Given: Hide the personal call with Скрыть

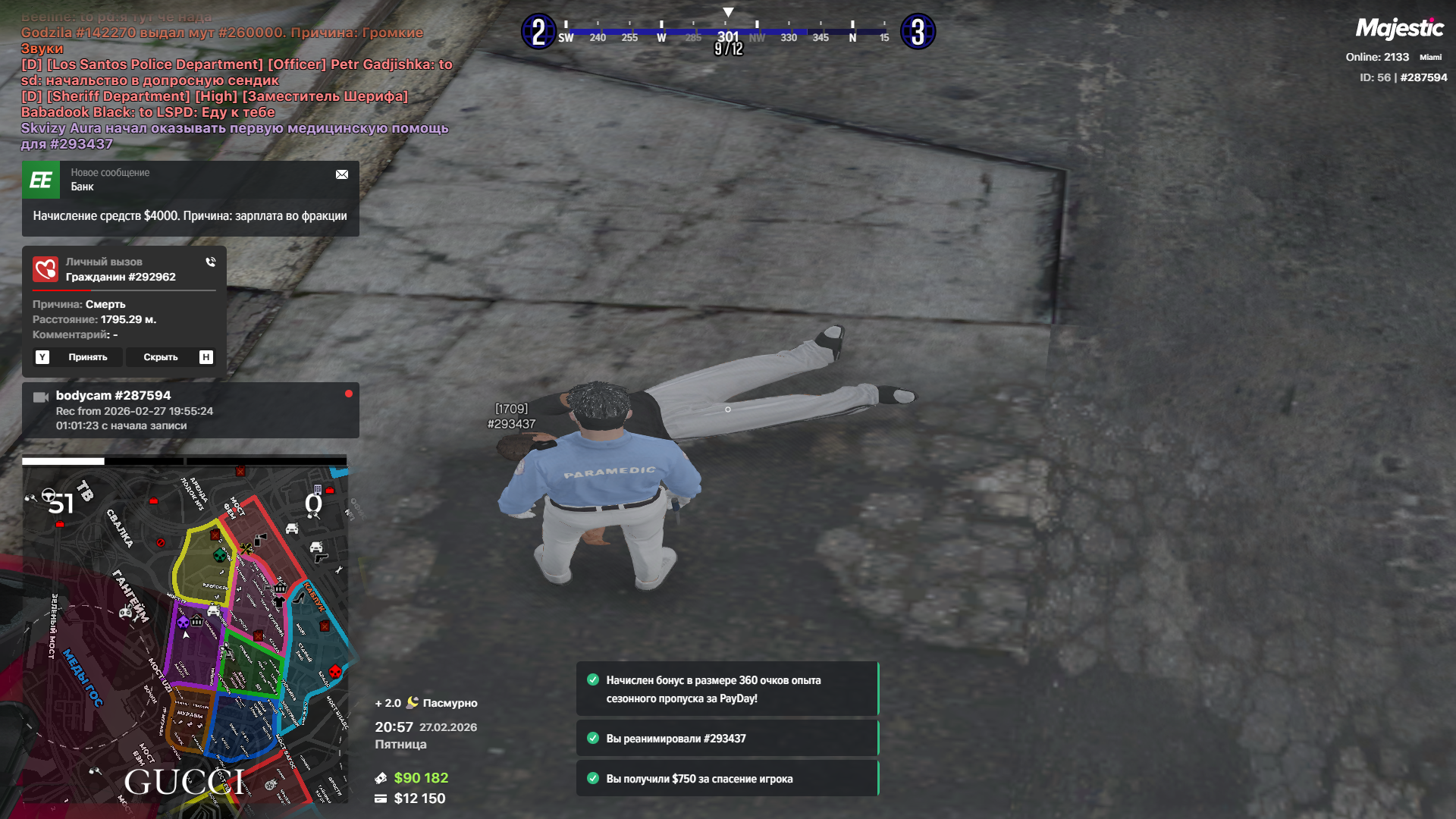Looking at the screenshot, I should coord(161,357).
